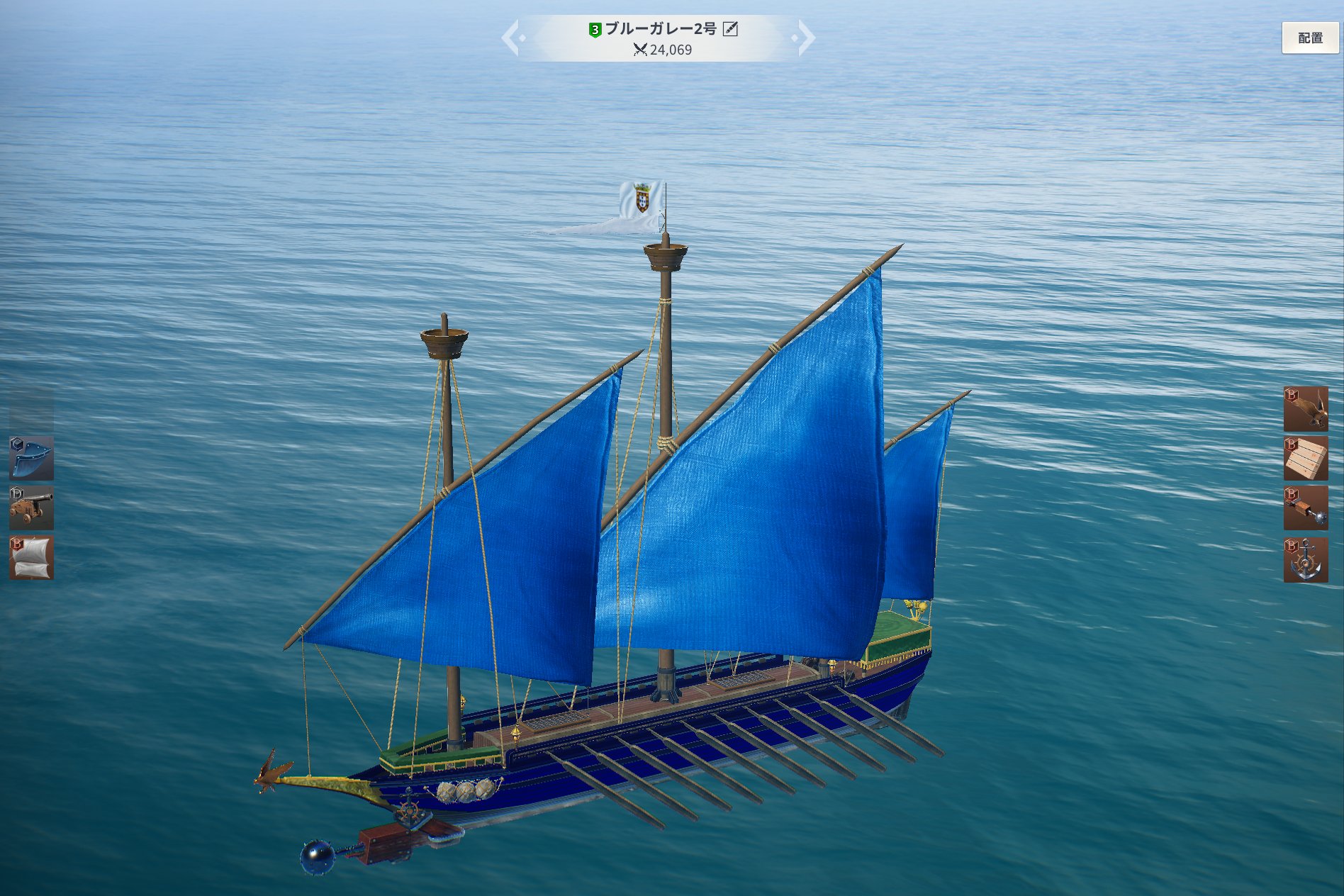Screen dimensions: 1344x896
Task: Edit the ship name ブルーガレー2号
Action: click(730, 29)
